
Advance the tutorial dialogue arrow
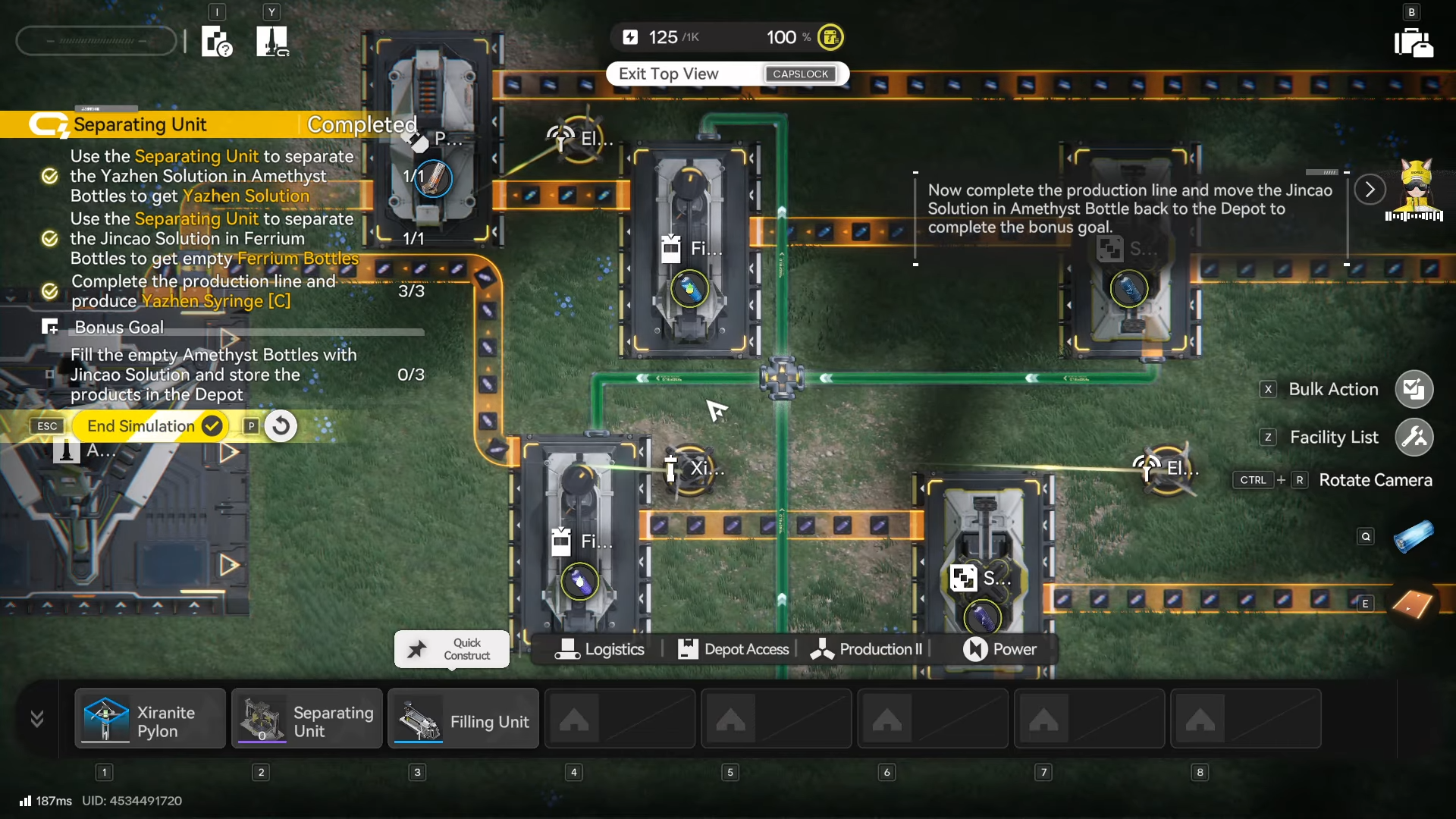tap(1370, 190)
